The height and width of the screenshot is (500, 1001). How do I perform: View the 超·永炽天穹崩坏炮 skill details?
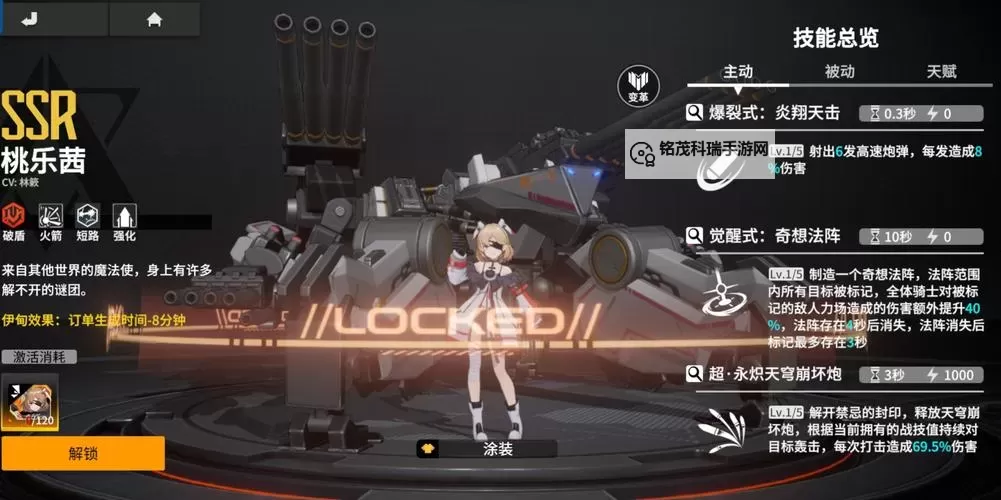[x=770, y=374]
